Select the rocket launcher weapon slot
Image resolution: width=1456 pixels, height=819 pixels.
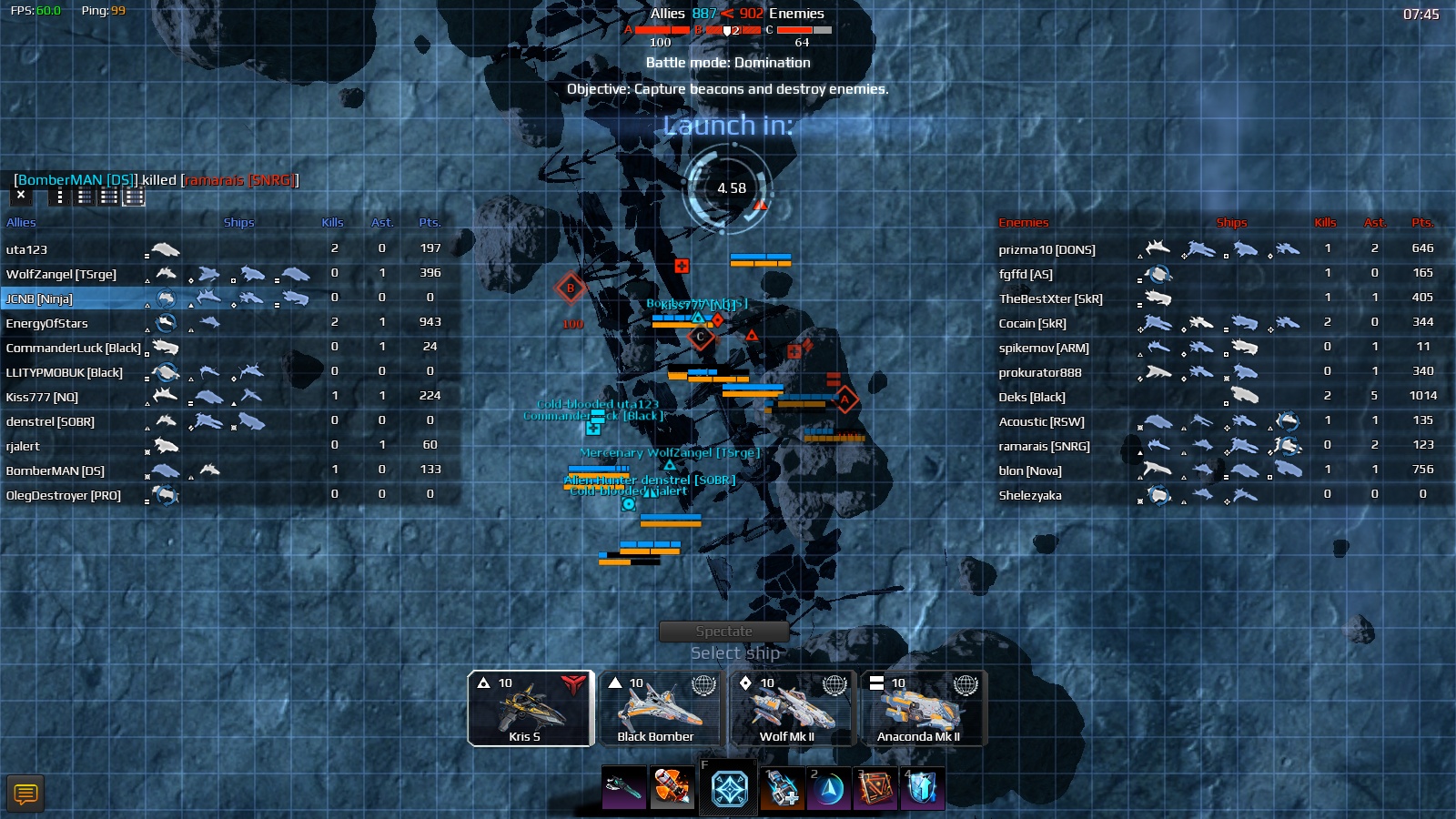click(x=672, y=789)
